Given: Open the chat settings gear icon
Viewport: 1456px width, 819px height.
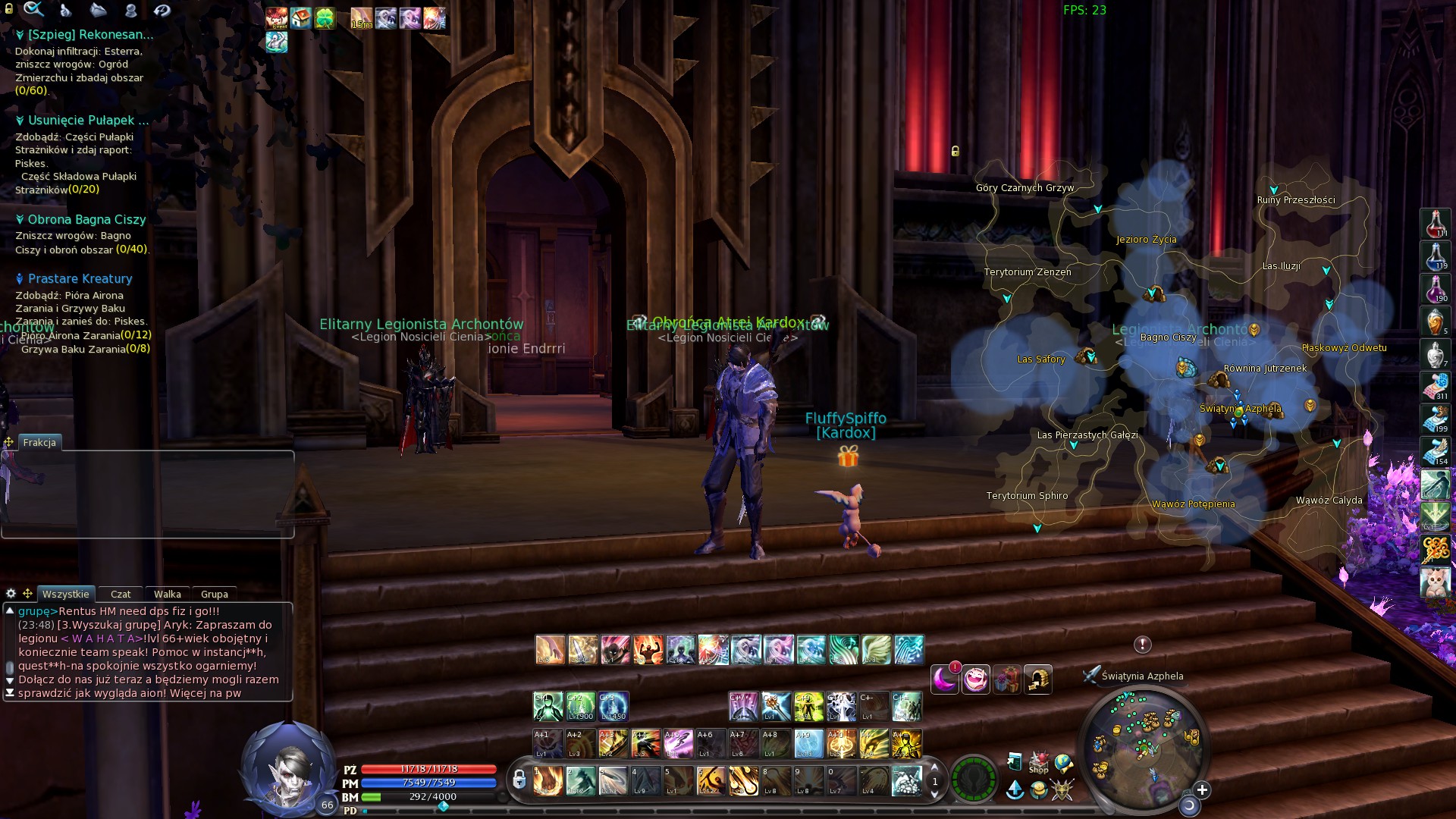Looking at the screenshot, I should [11, 594].
